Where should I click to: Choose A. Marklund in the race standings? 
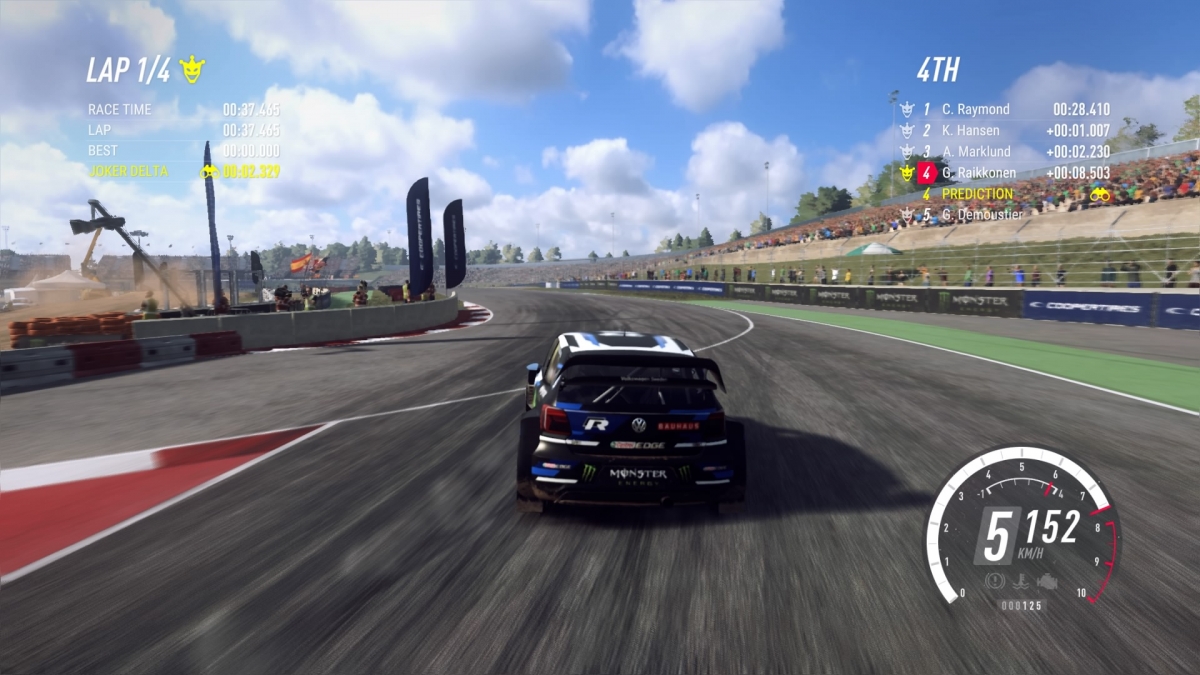(975, 152)
